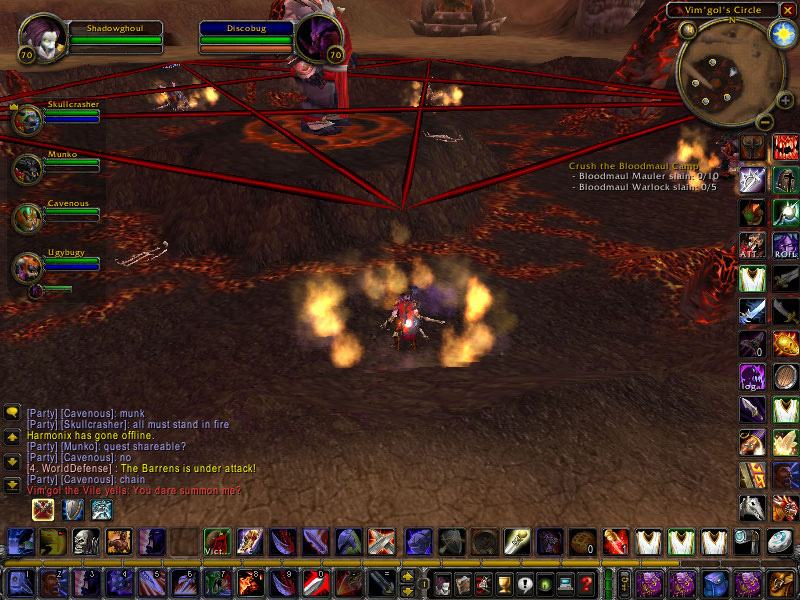Activate the ROFL macro icon
800x600 pixels.
[x=785, y=244]
